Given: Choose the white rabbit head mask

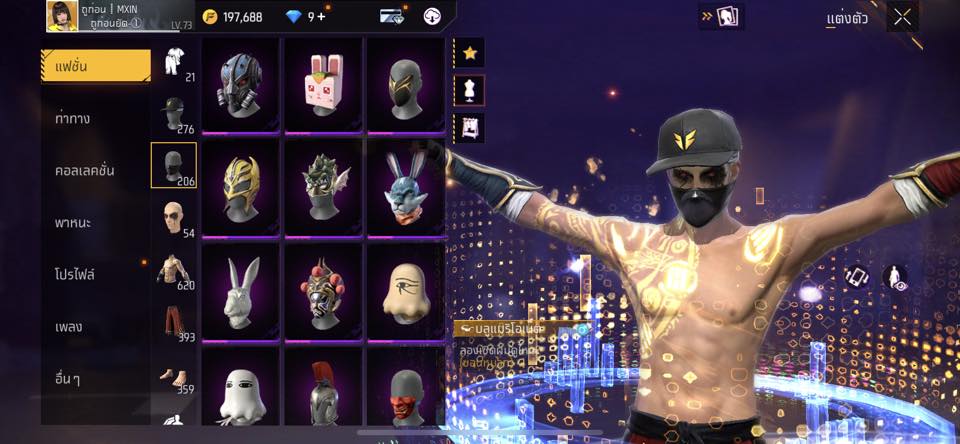Looking at the screenshot, I should (240, 290).
